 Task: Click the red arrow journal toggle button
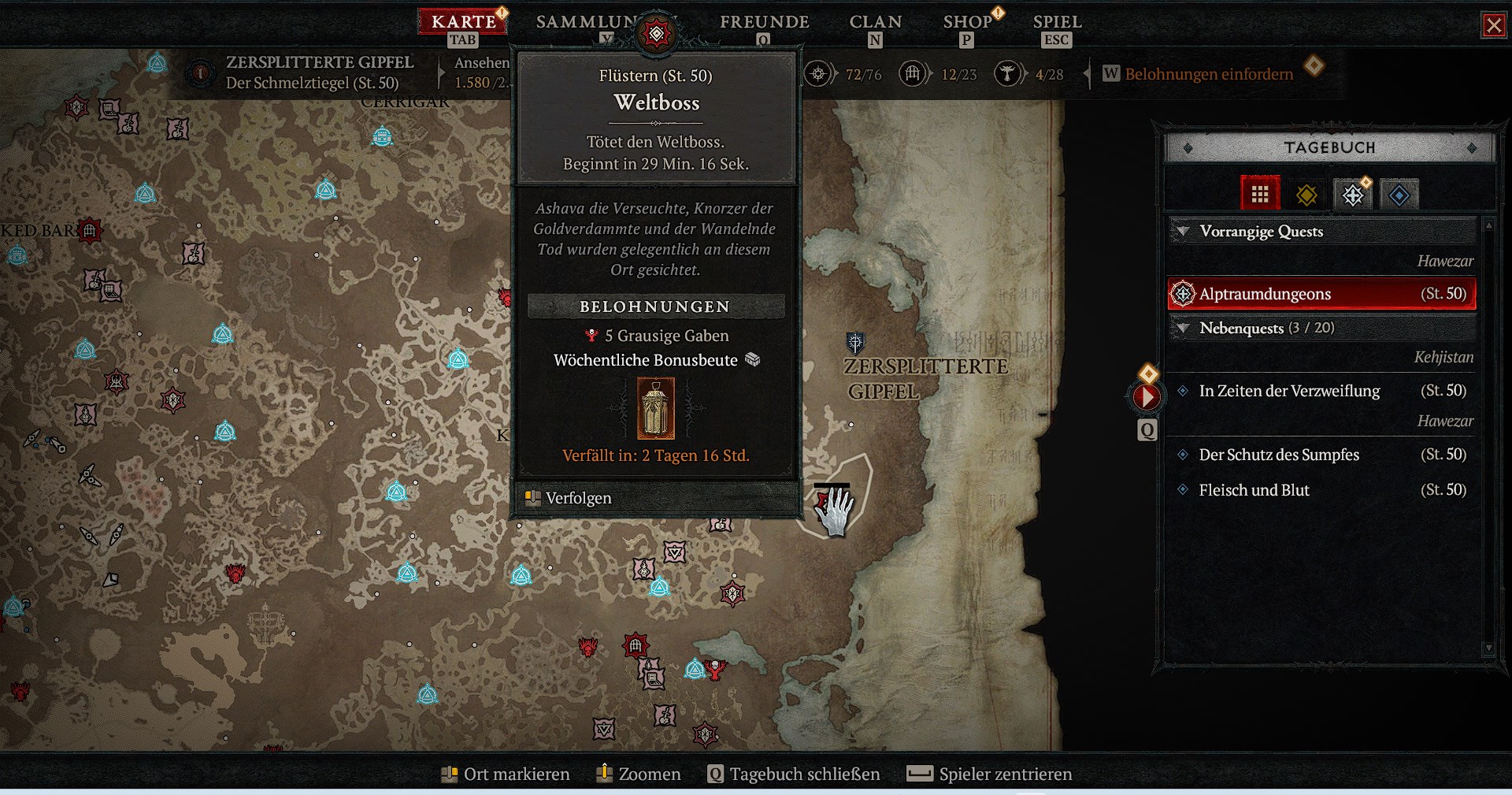[x=1147, y=396]
